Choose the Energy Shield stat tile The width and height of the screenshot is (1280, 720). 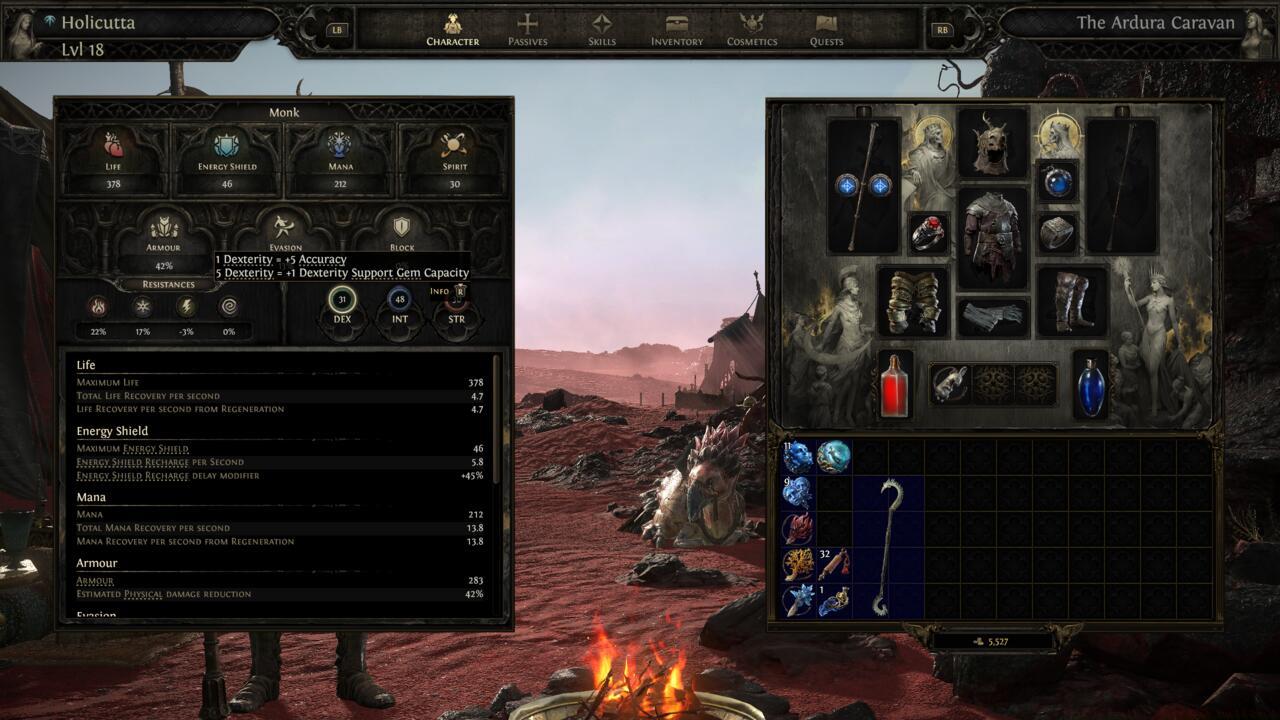[227, 157]
